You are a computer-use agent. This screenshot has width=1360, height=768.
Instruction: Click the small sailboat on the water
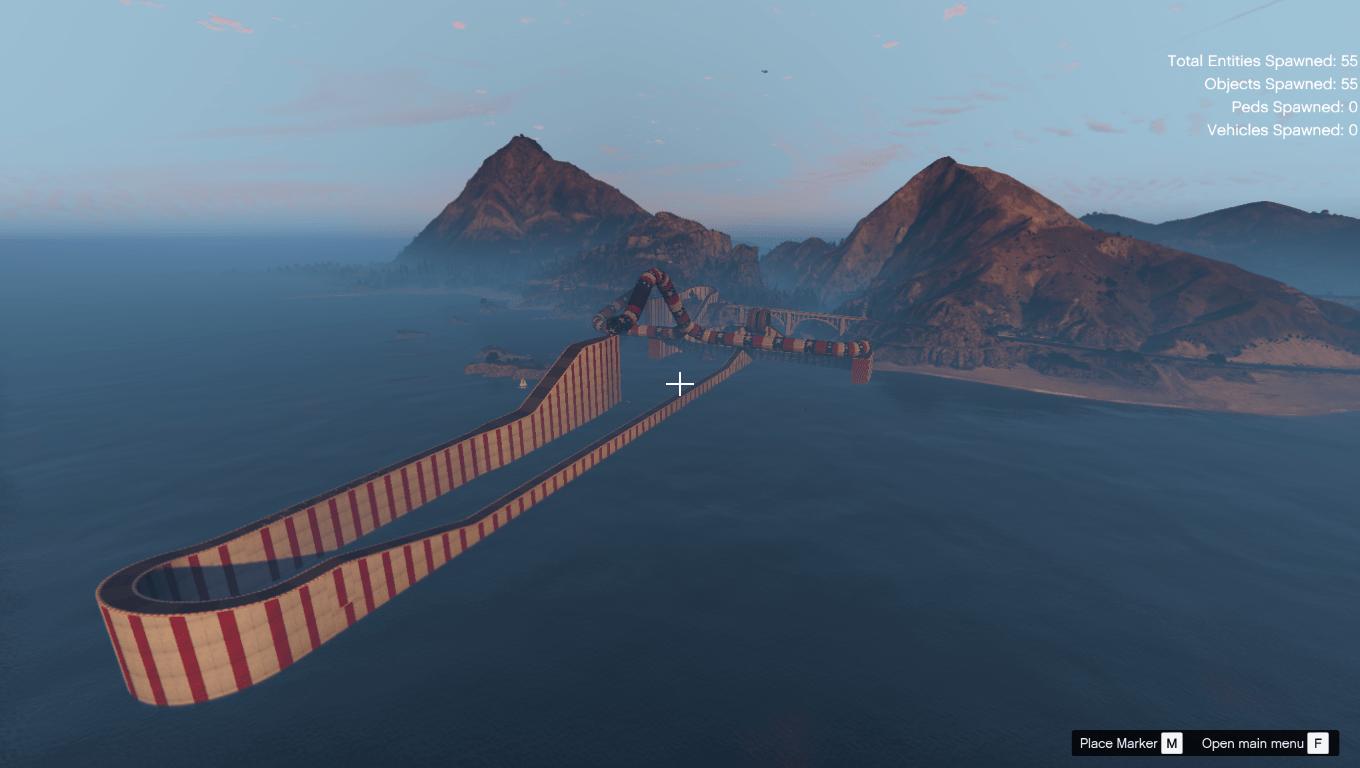[x=524, y=382]
